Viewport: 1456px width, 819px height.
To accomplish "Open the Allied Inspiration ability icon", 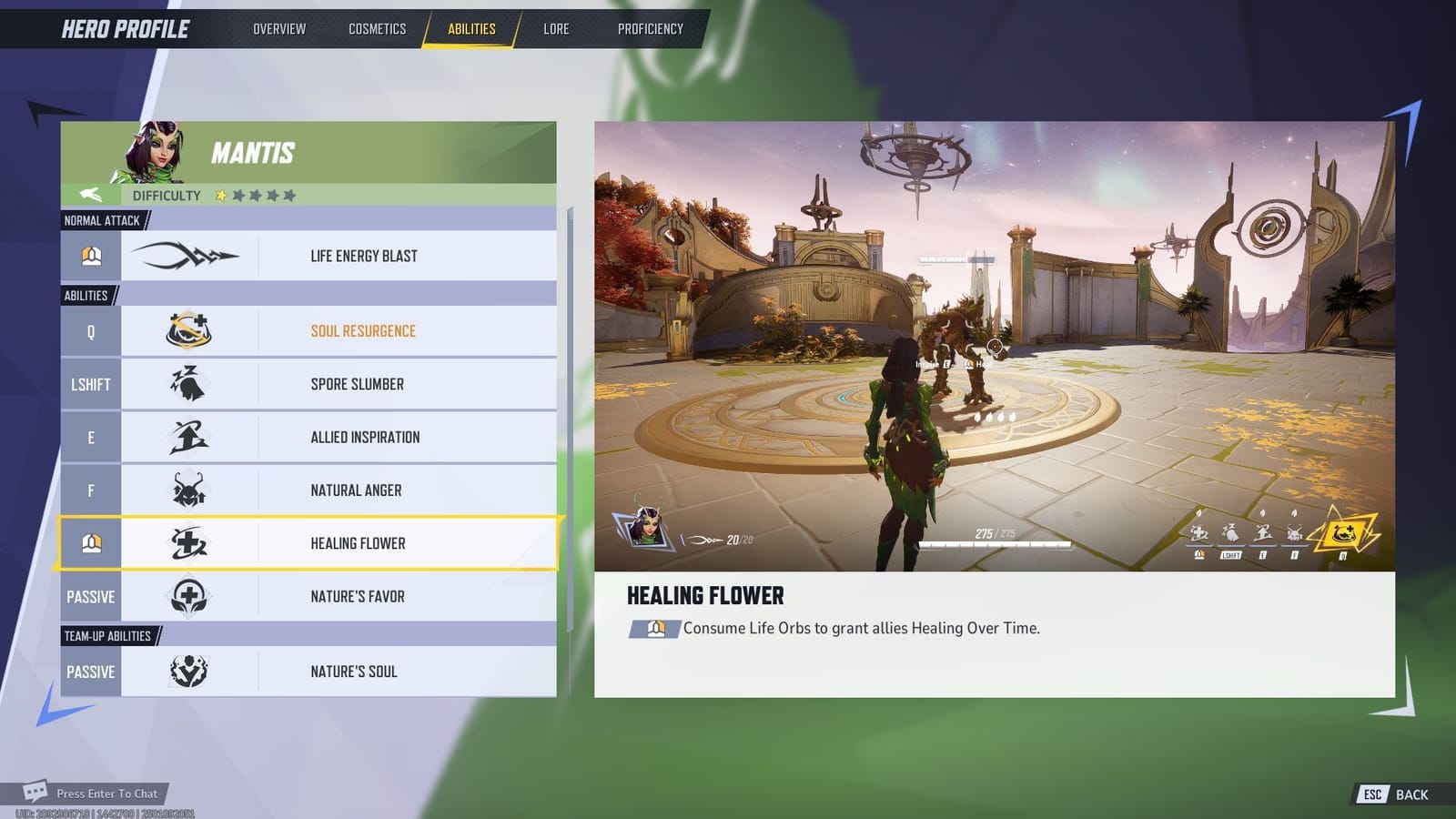I will pyautogui.click(x=188, y=436).
